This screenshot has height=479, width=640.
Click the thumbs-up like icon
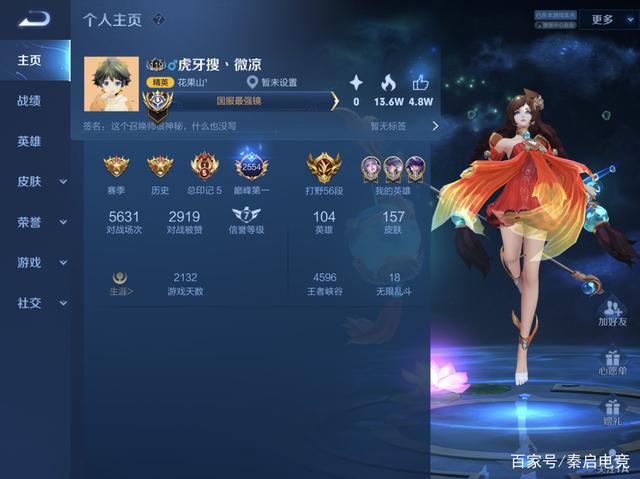pos(420,83)
